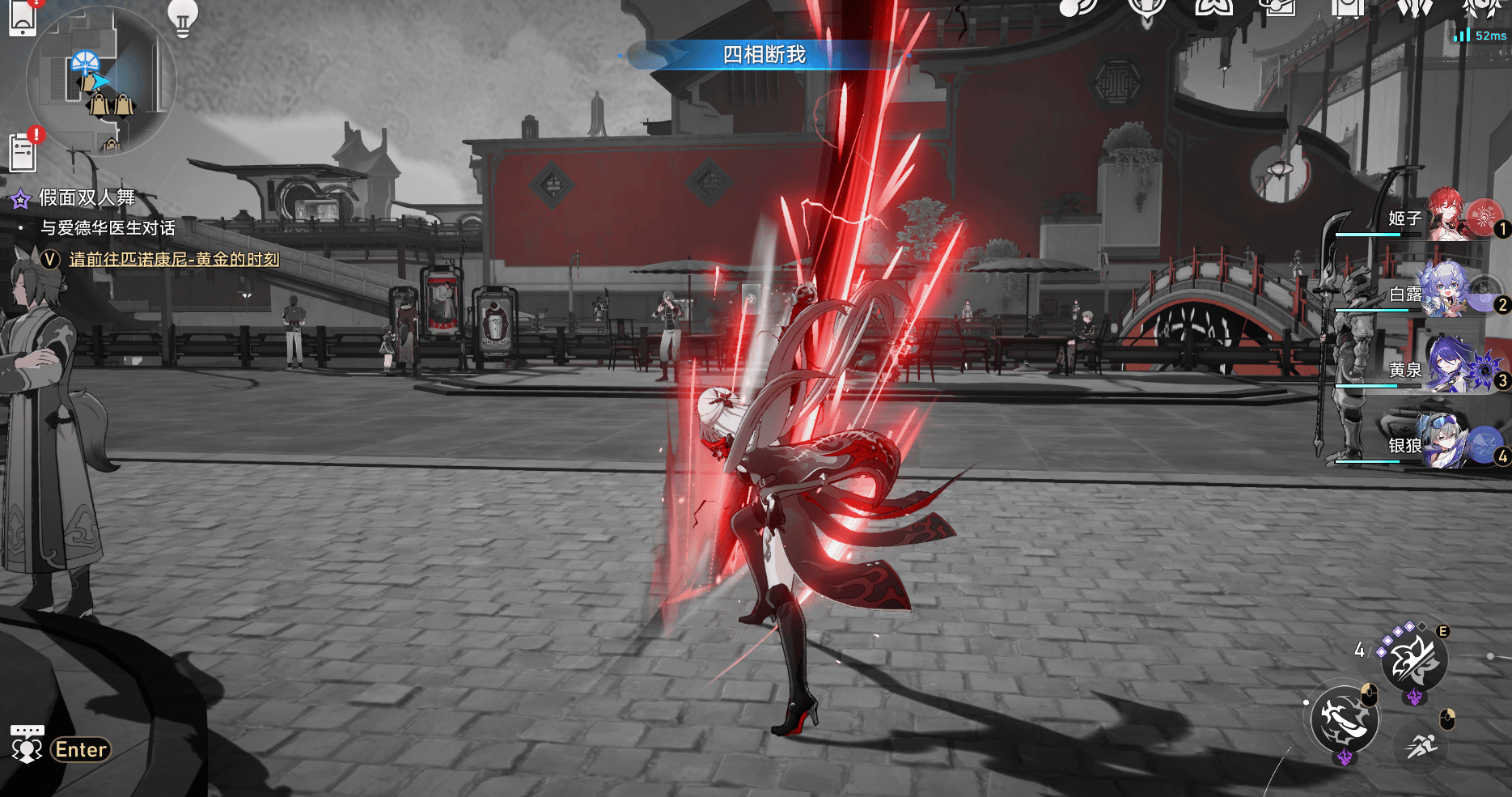Screen dimensions: 1512x797
Task: Open the circular minimap
Action: 100,80
